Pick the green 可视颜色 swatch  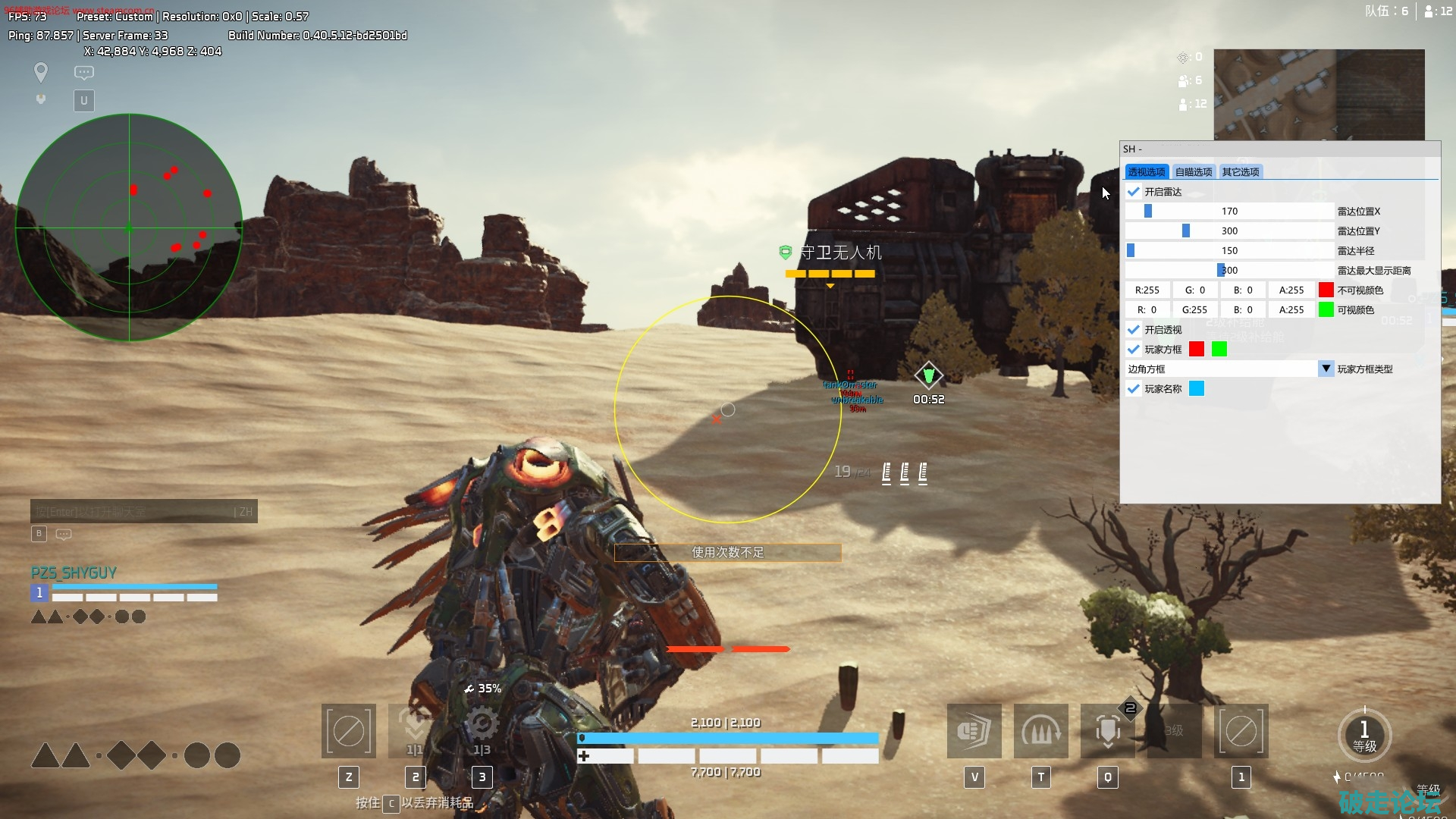(x=1326, y=310)
